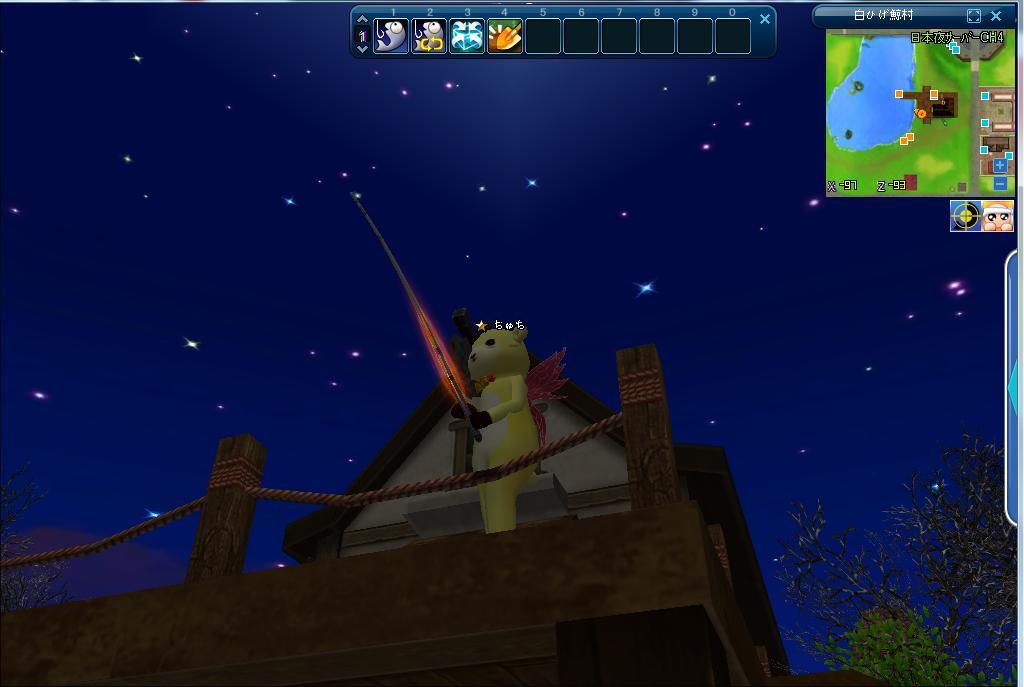This screenshot has height=687, width=1024.
Task: Close the skill hotbar
Action: tap(765, 18)
